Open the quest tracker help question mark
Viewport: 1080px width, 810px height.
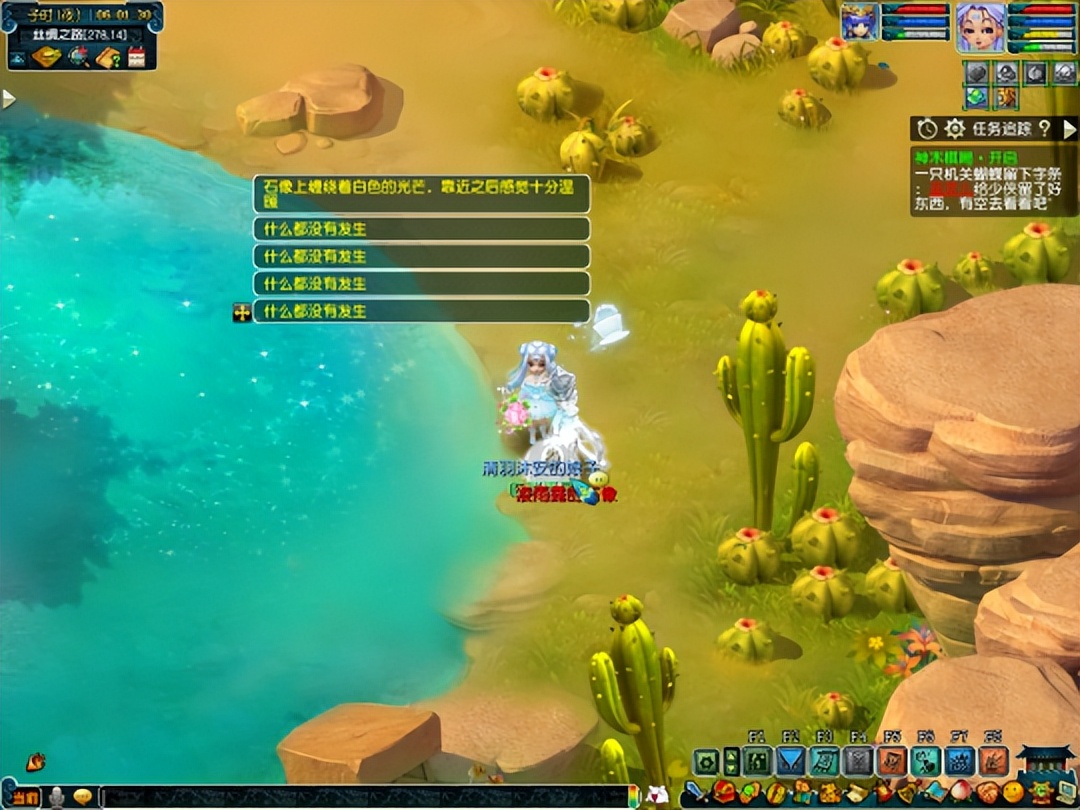click(1044, 128)
